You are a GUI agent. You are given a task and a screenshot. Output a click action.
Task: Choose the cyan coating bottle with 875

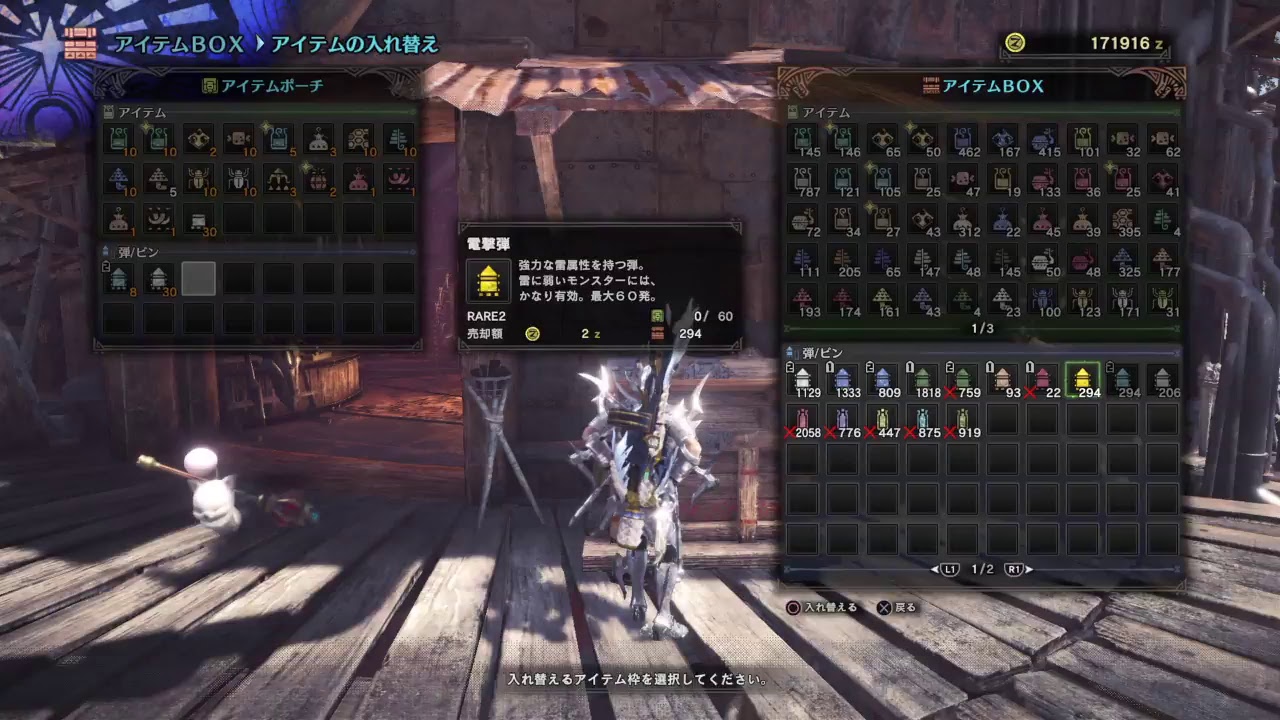coord(922,420)
